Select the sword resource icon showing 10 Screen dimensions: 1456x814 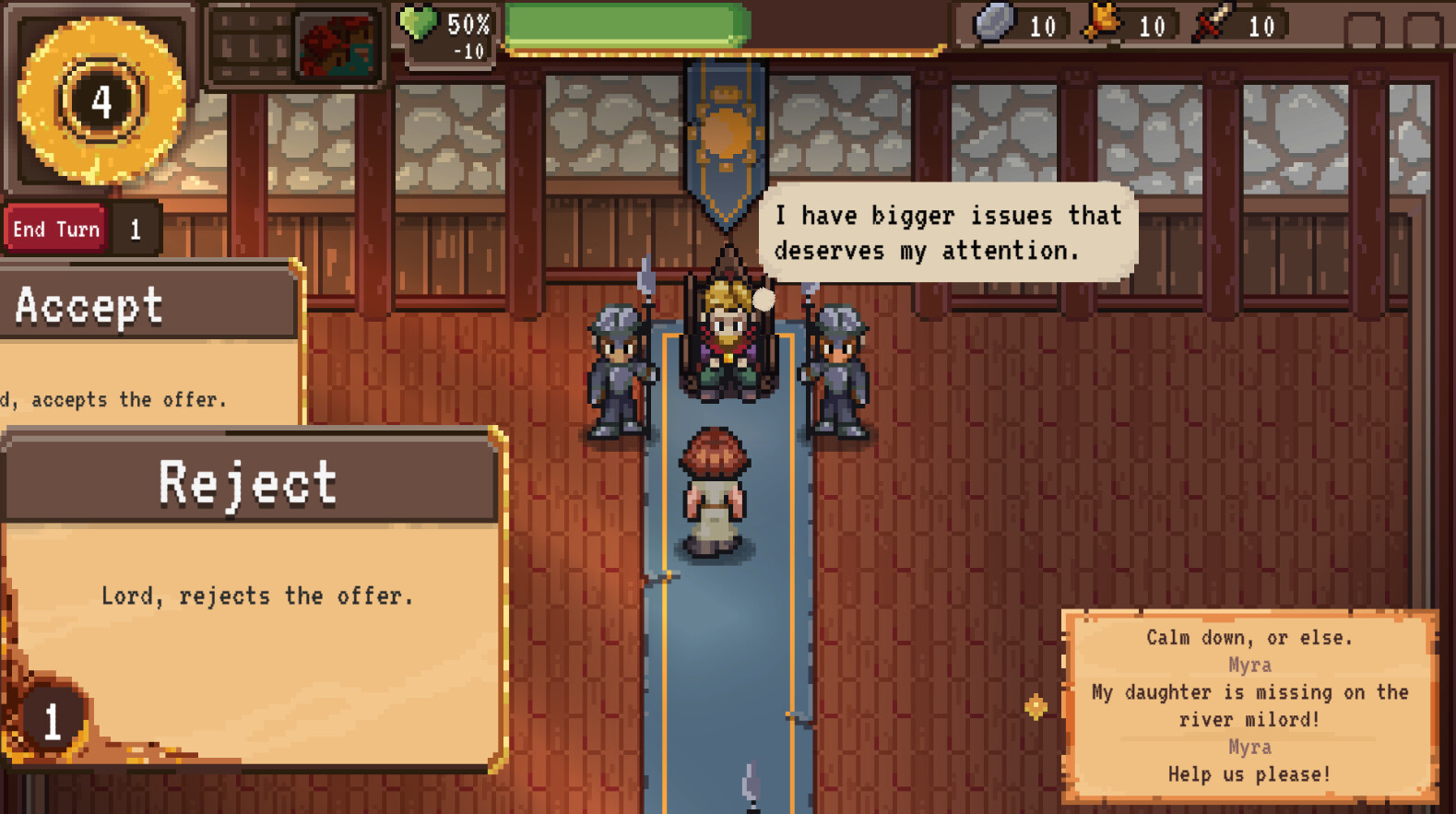(x=1213, y=25)
